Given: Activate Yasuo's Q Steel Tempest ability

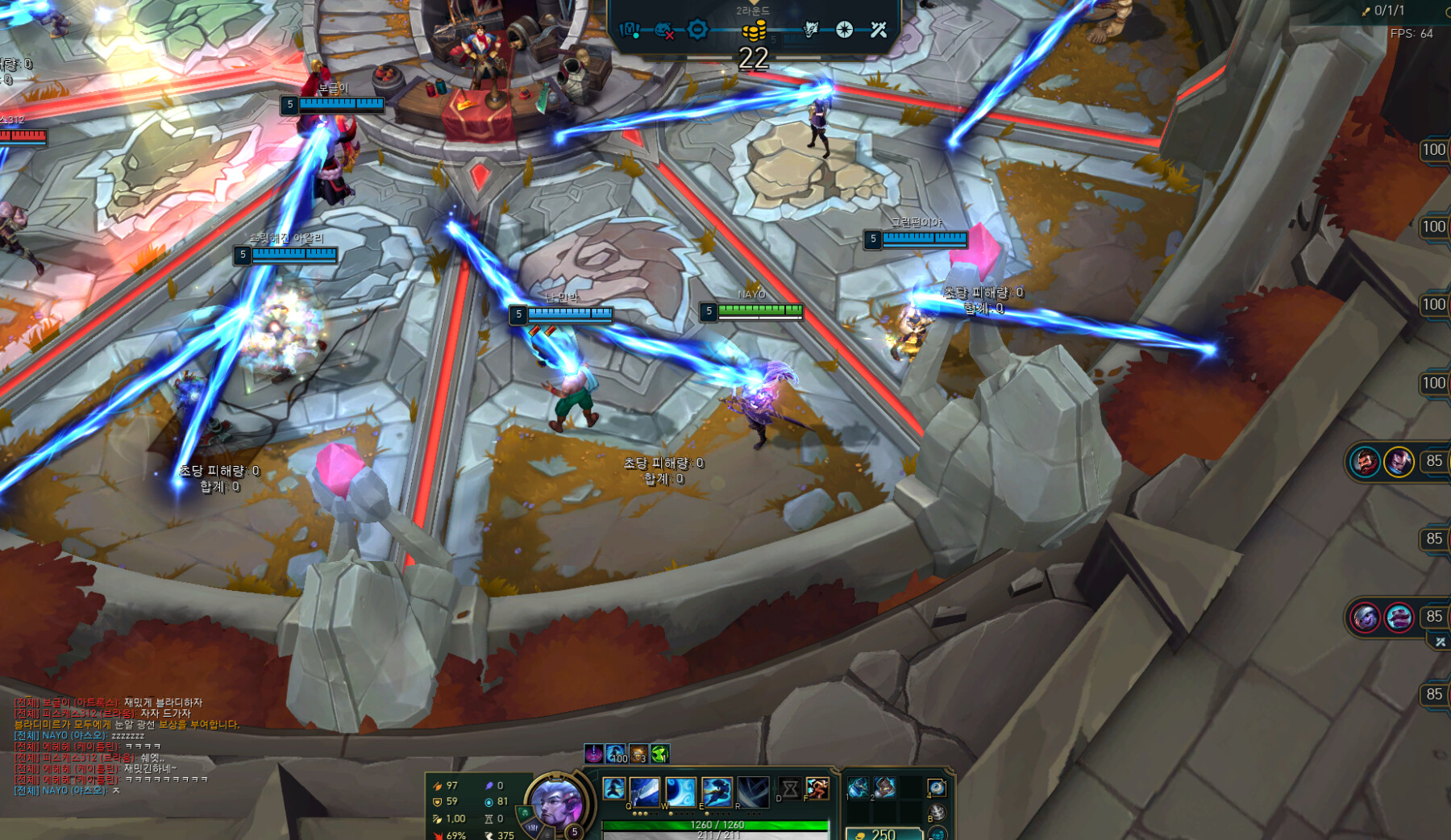Looking at the screenshot, I should pyautogui.click(x=645, y=791).
